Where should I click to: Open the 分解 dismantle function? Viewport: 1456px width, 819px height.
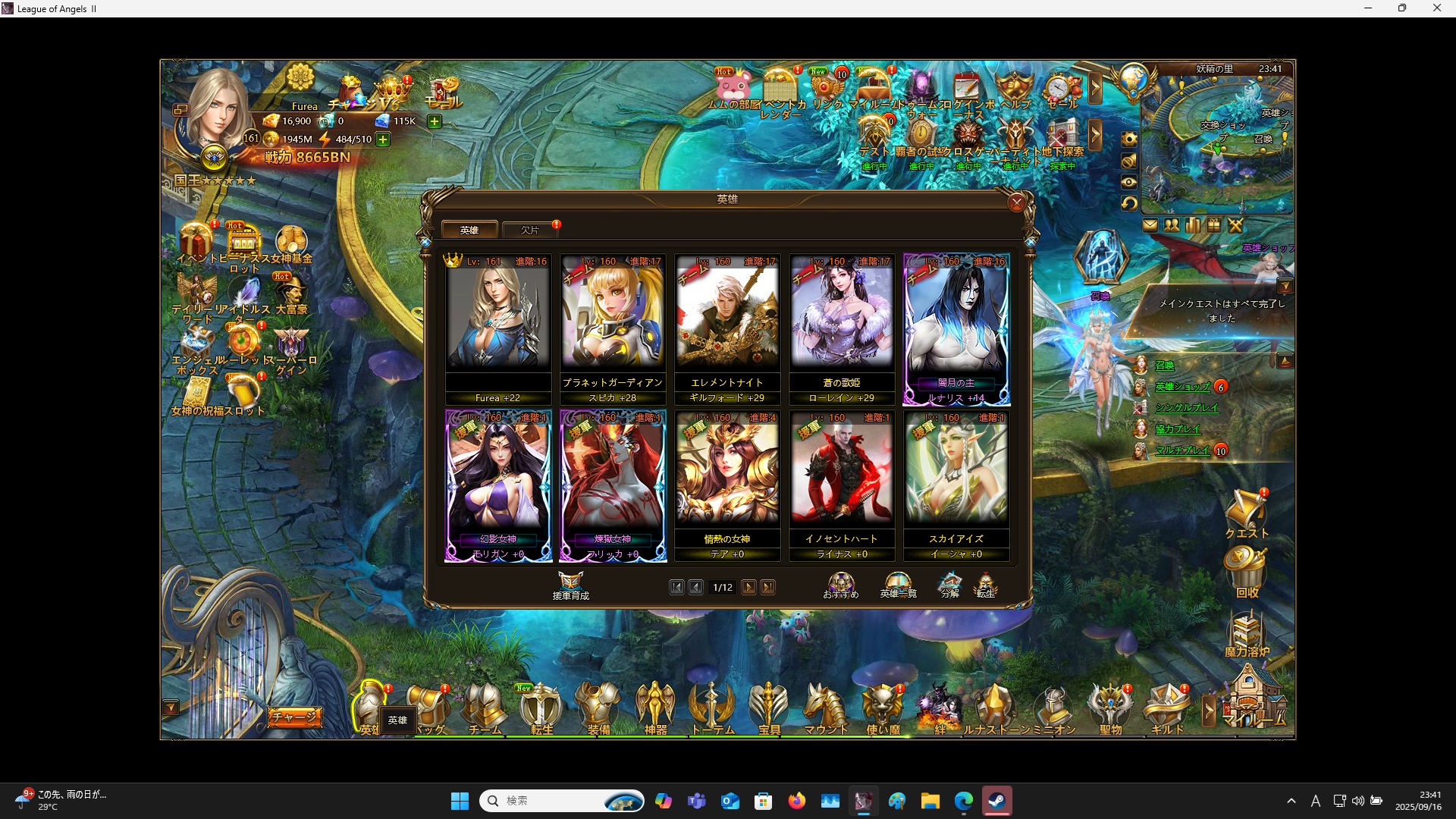tap(949, 585)
